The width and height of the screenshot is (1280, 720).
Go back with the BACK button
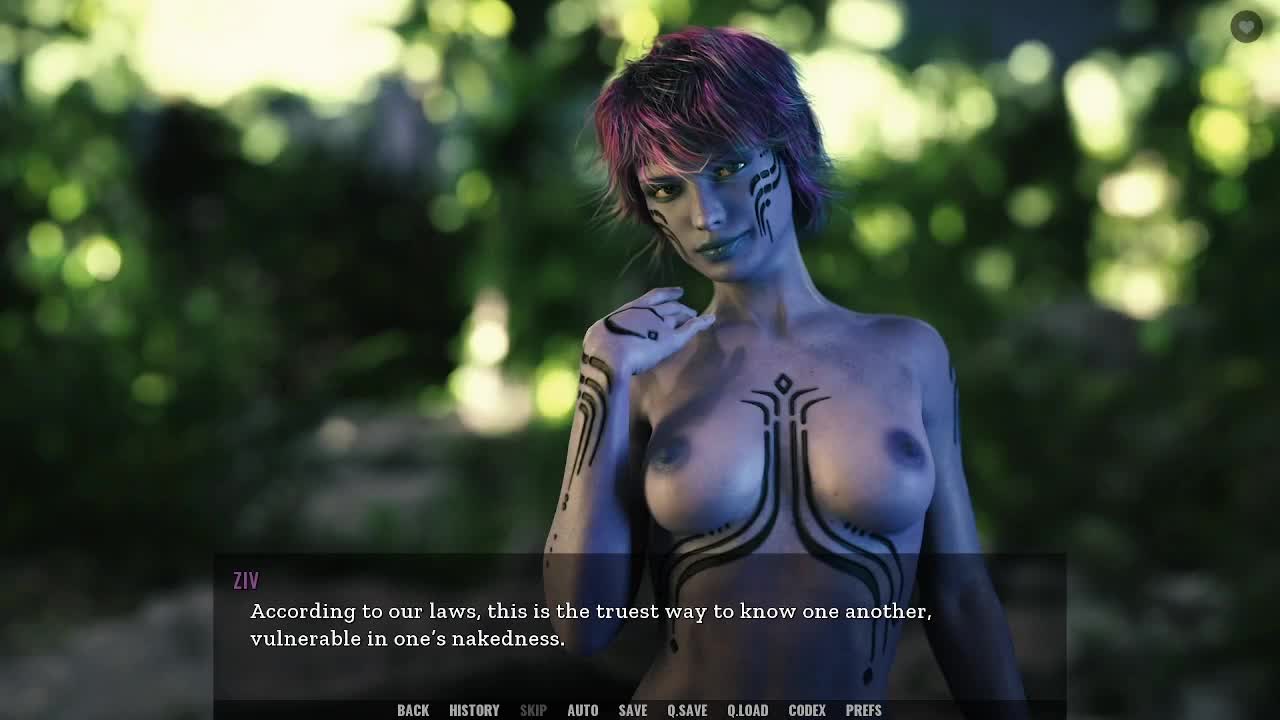412,710
